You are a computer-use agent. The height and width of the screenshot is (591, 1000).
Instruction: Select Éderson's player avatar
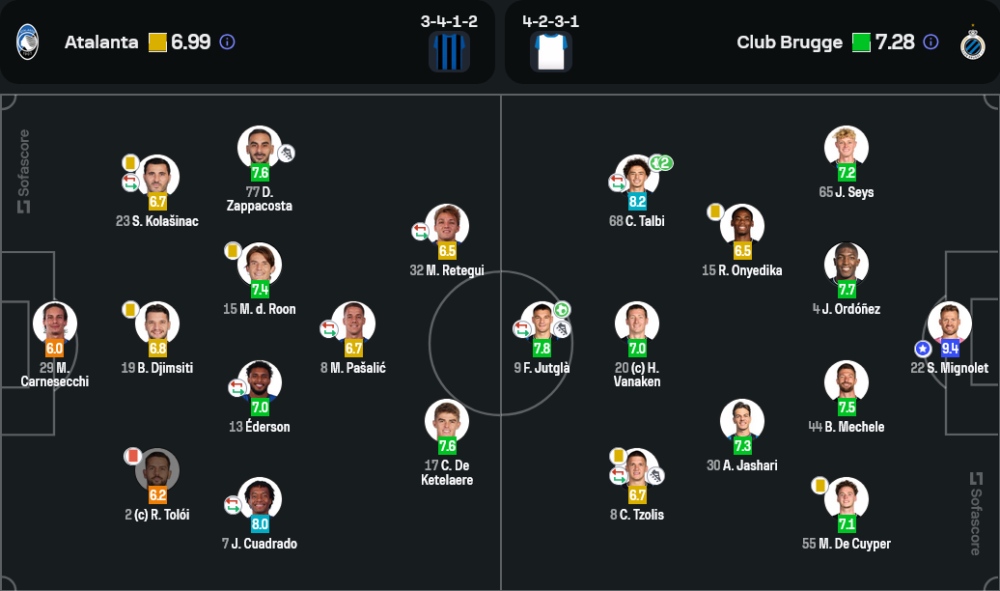click(x=260, y=382)
